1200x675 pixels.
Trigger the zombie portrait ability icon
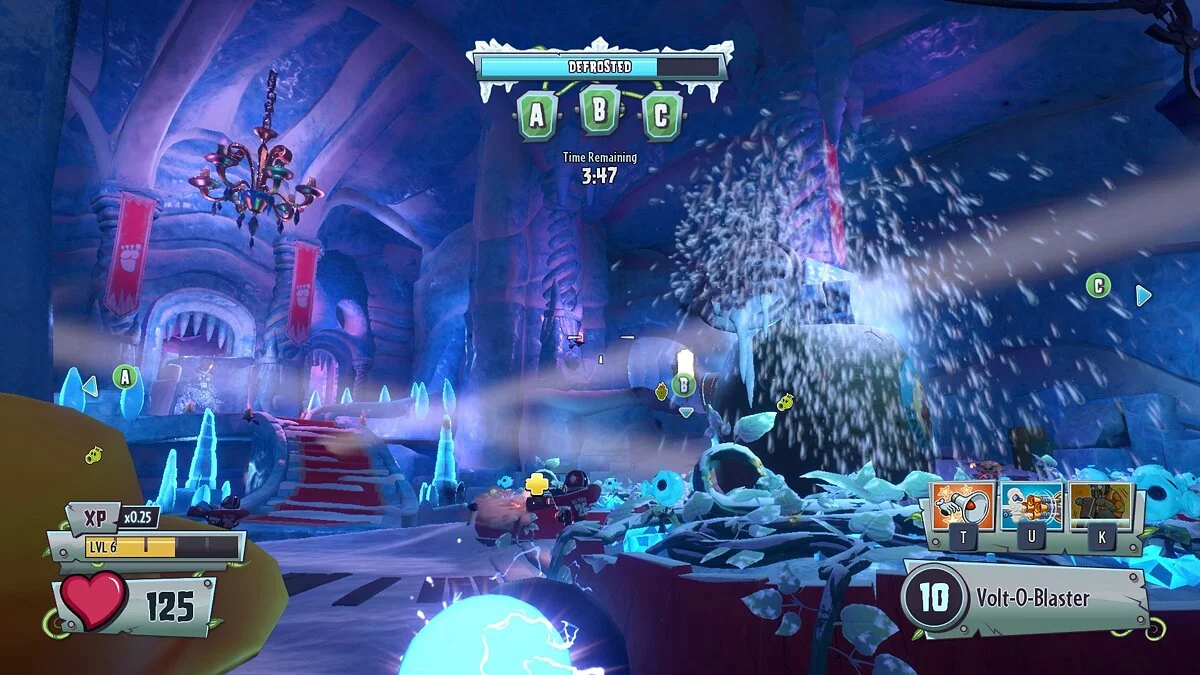click(x=1101, y=507)
